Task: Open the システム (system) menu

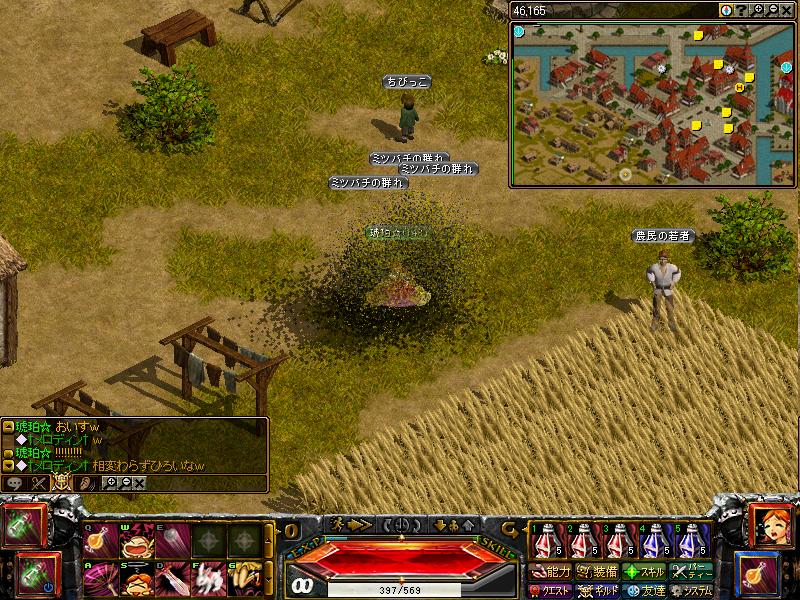Action: click(x=692, y=591)
